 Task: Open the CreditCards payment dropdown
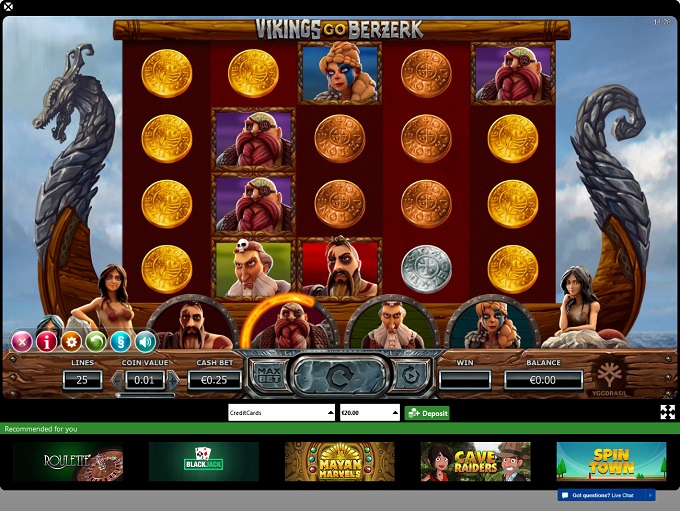coord(281,412)
